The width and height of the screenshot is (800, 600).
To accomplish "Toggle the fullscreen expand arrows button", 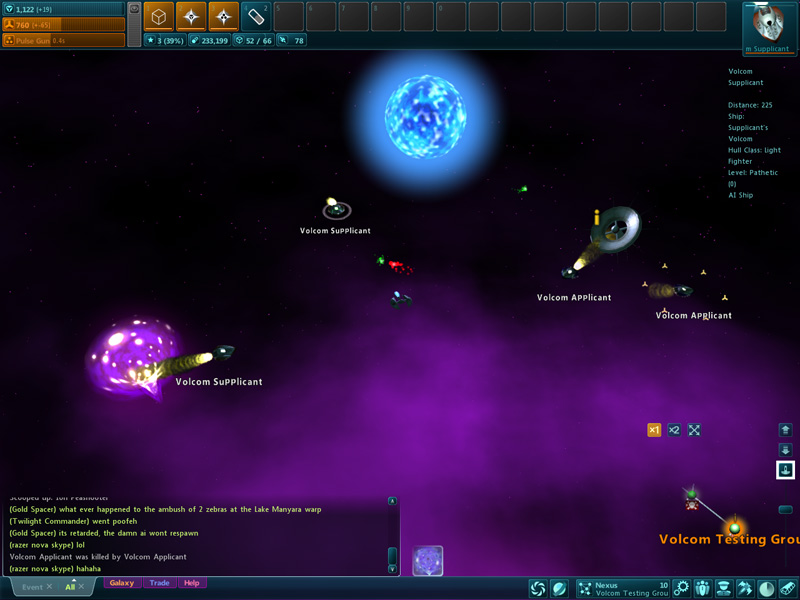I will pyautogui.click(x=694, y=430).
